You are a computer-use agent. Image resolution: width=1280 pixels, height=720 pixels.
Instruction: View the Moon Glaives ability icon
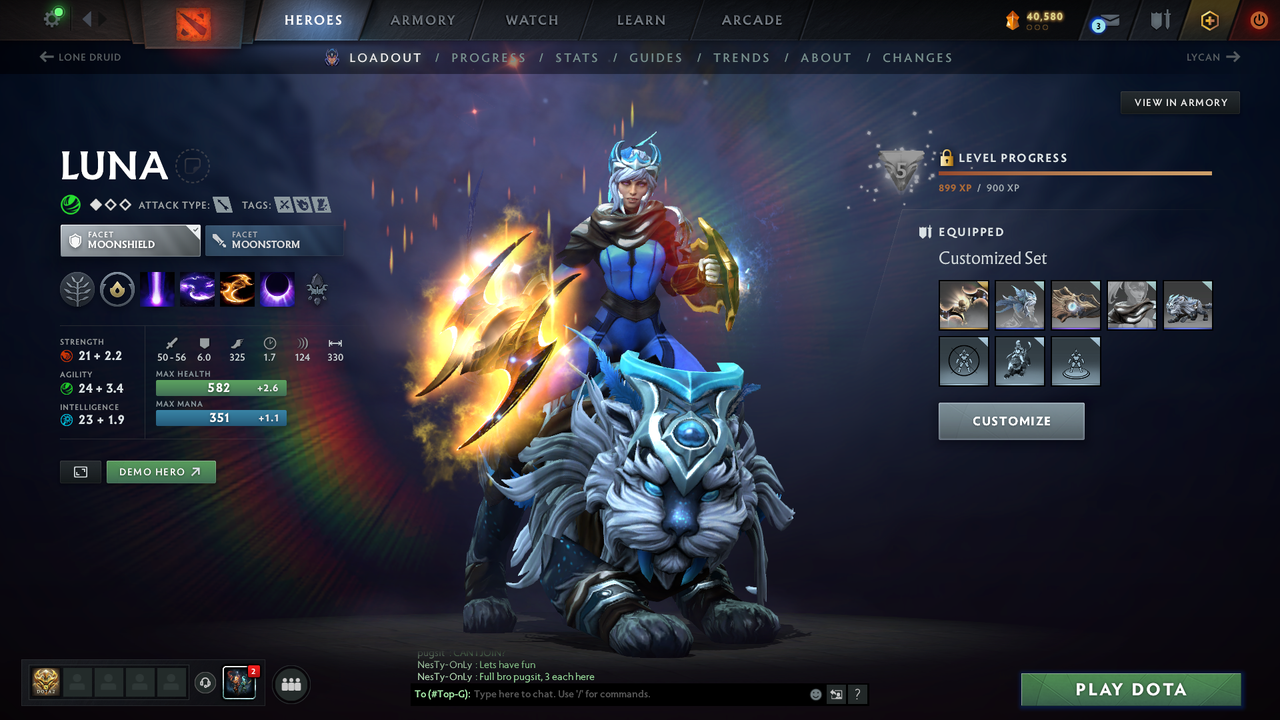coord(199,289)
